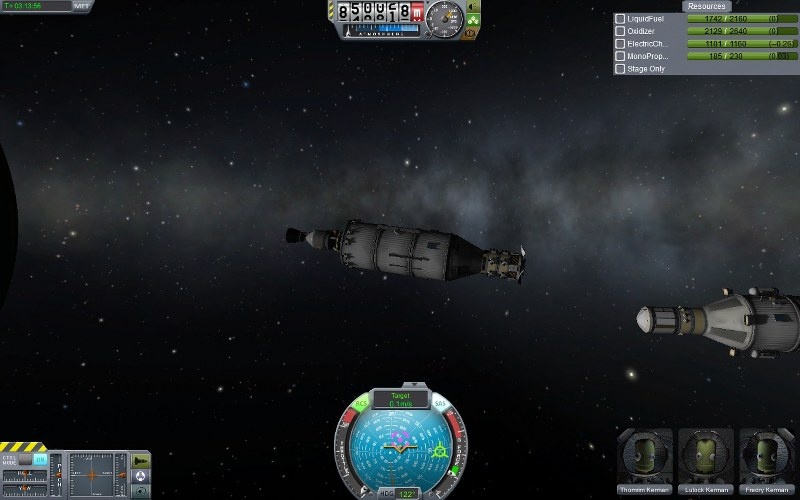Click the Target speed readout to cycle mode

pyautogui.click(x=400, y=399)
